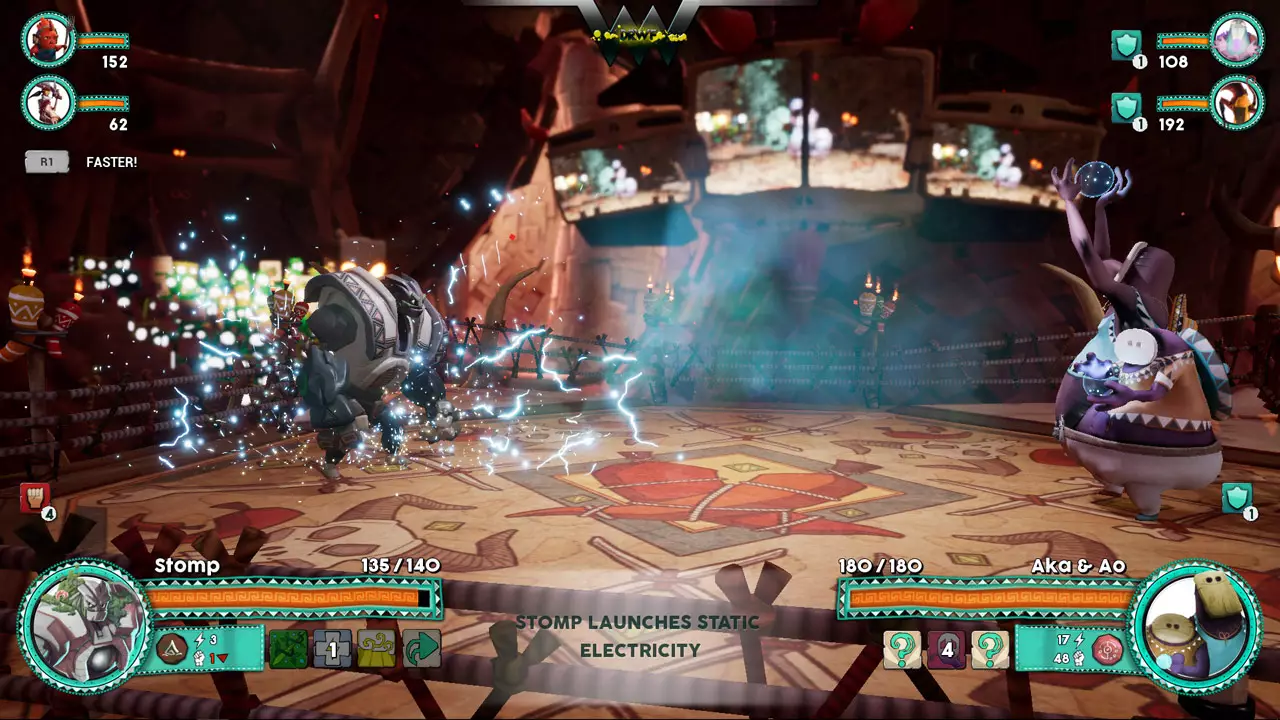Select the enemy reserve portrait with 108 HP

click(1237, 40)
